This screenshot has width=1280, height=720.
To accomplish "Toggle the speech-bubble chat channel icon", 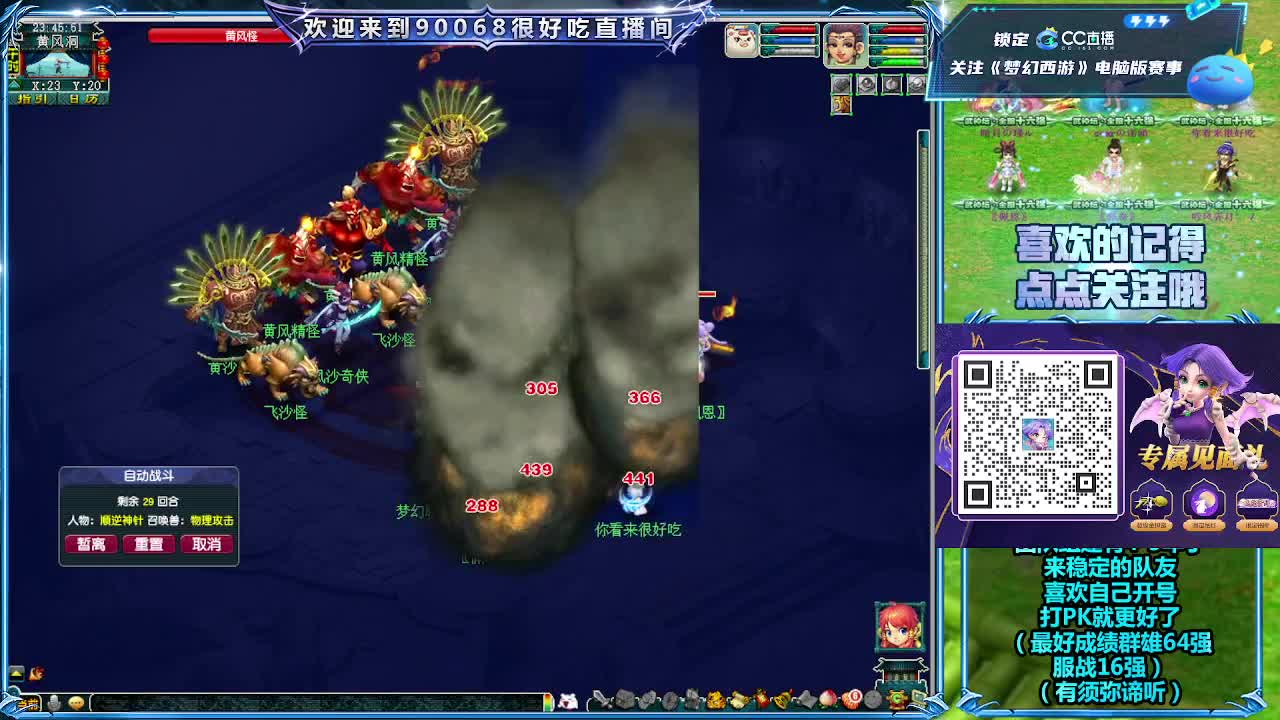I will click(77, 701).
